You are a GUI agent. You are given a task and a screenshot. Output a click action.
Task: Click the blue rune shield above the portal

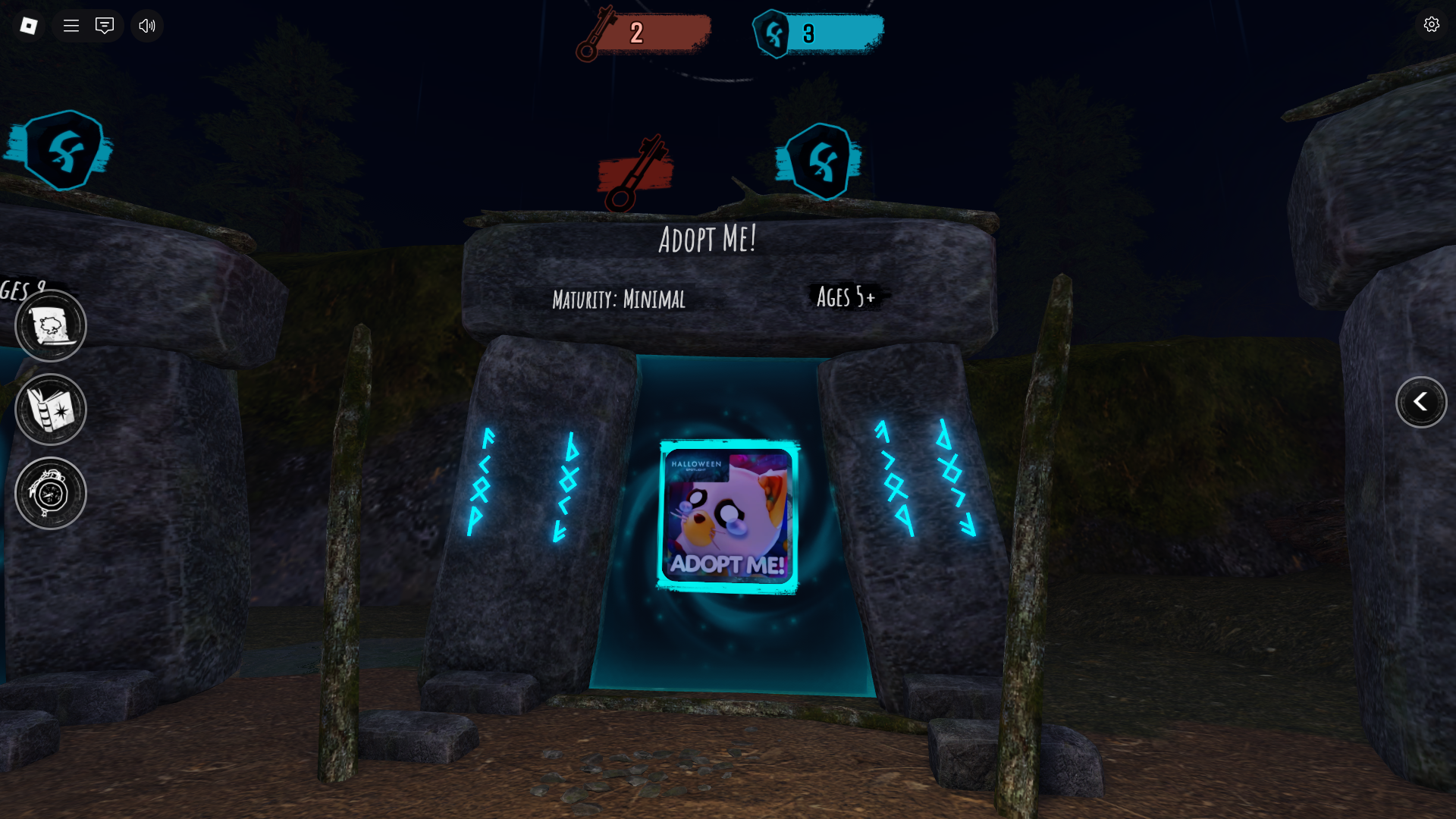[821, 162]
